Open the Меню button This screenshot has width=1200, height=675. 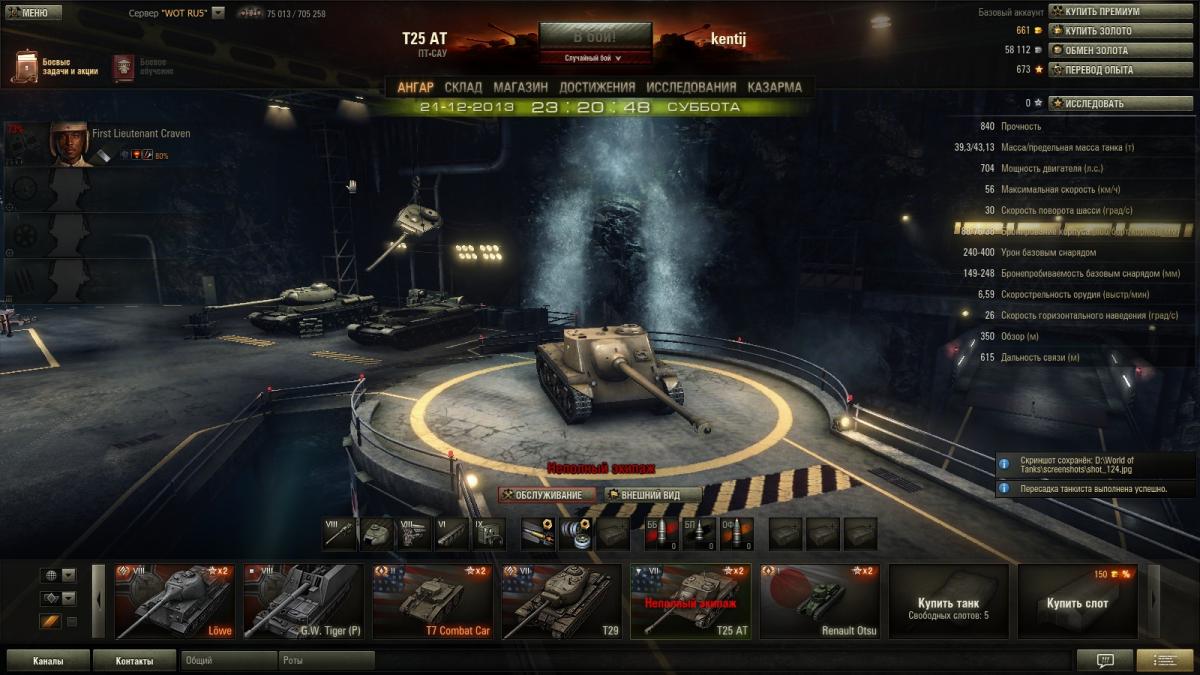coord(33,13)
